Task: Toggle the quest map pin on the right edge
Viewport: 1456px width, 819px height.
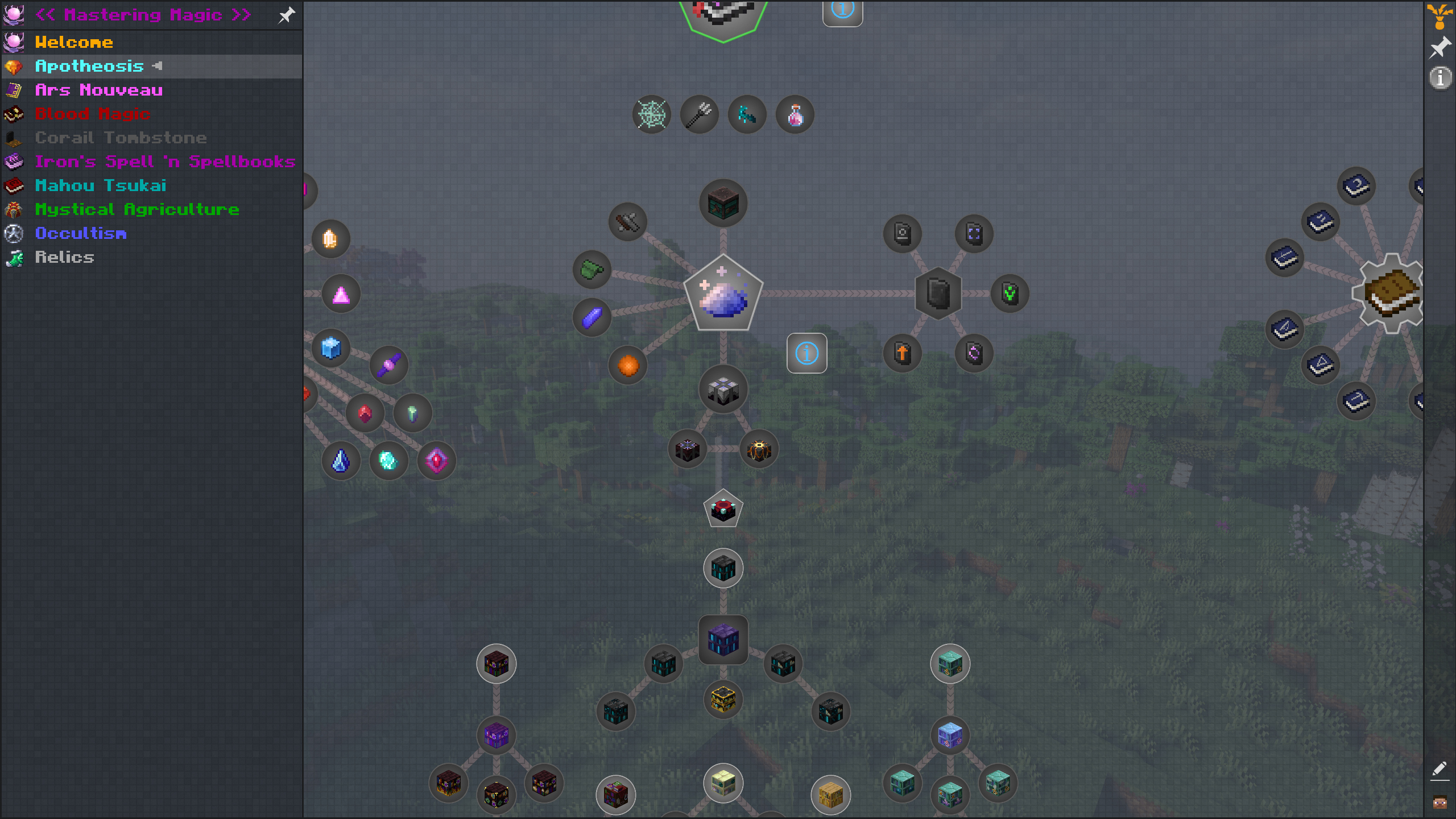Action: pyautogui.click(x=1440, y=48)
